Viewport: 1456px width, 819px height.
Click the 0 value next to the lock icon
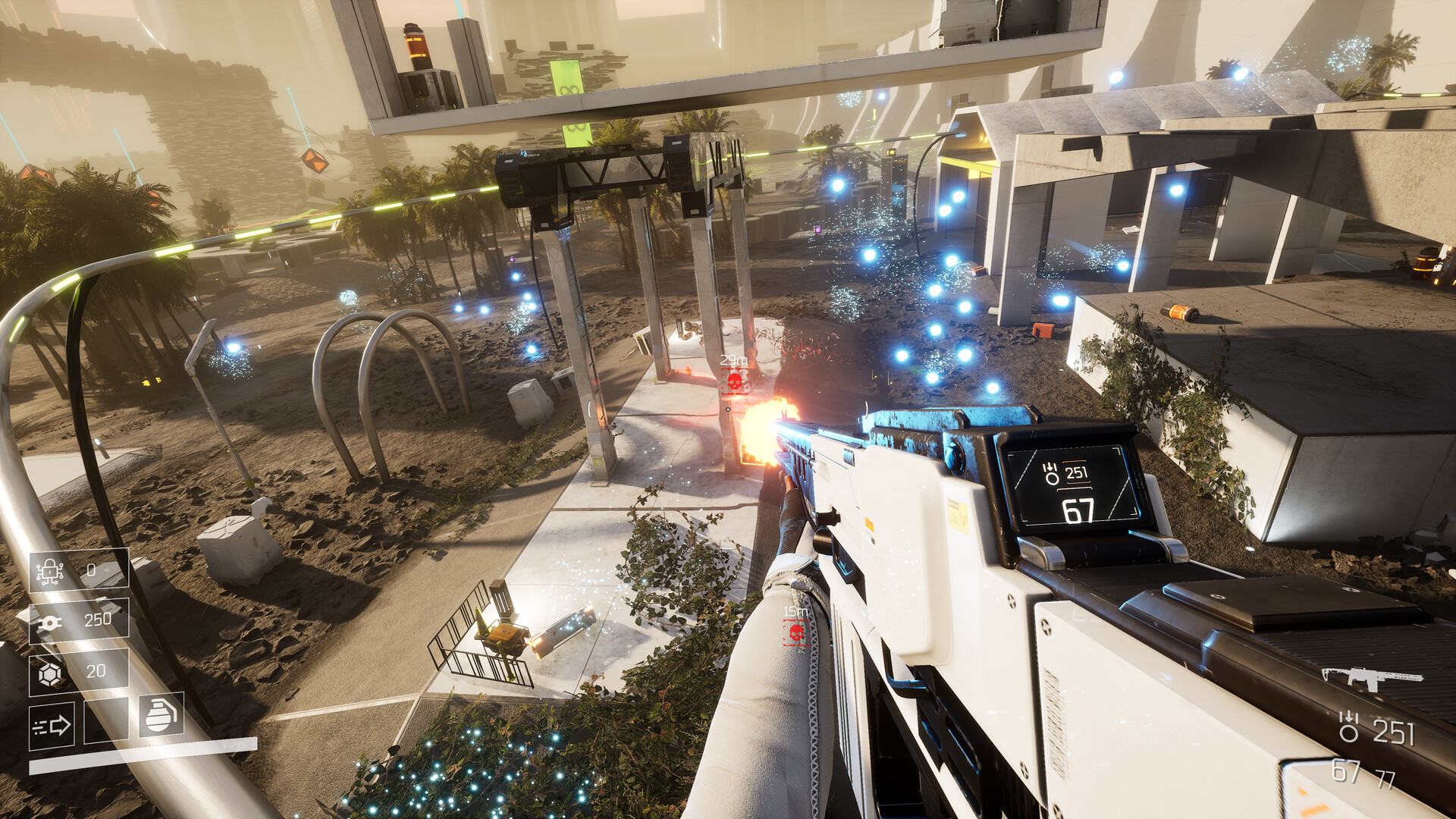[91, 569]
